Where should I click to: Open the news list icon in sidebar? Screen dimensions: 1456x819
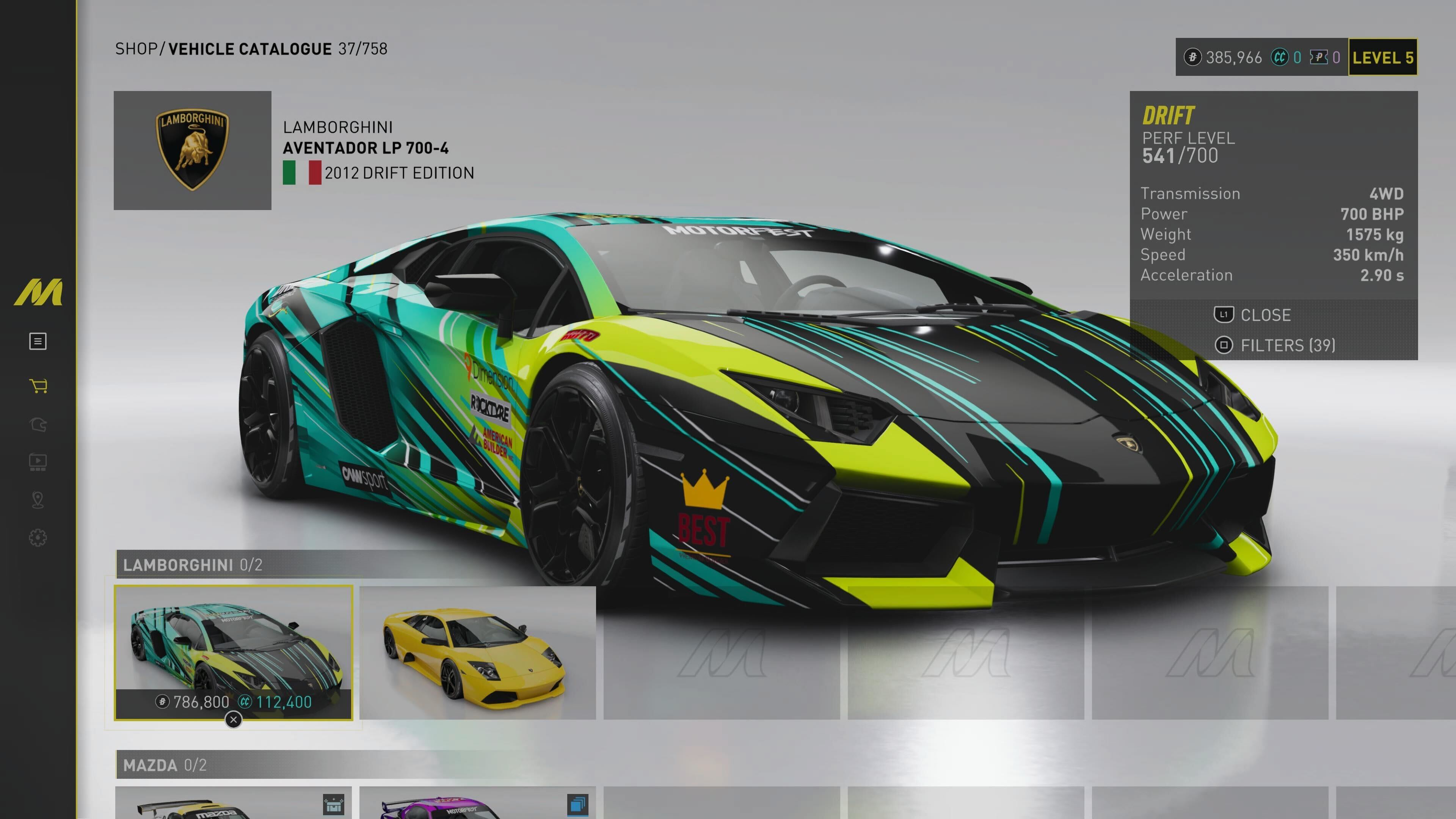click(x=38, y=341)
